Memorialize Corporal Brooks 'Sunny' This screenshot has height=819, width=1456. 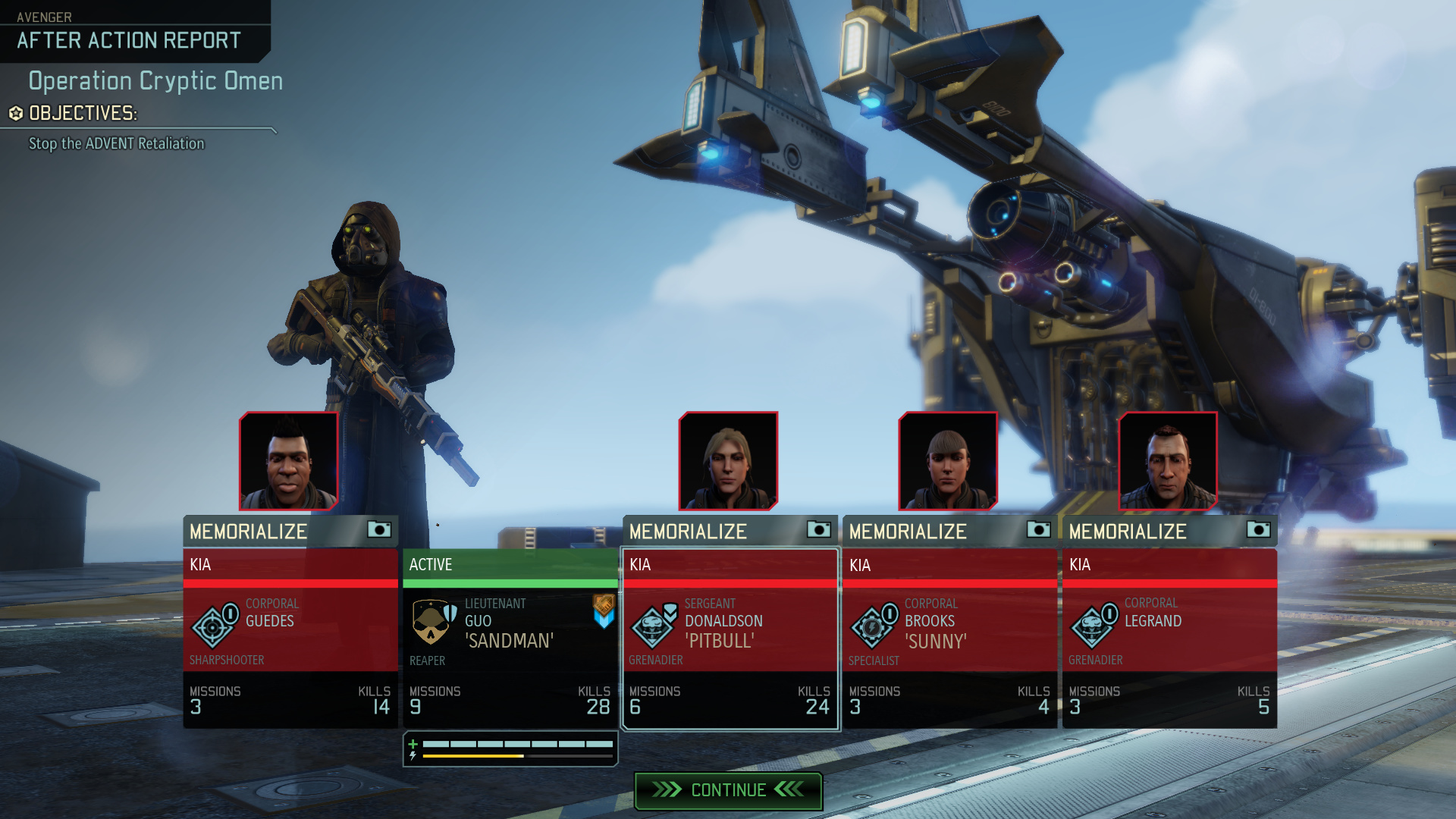949,531
